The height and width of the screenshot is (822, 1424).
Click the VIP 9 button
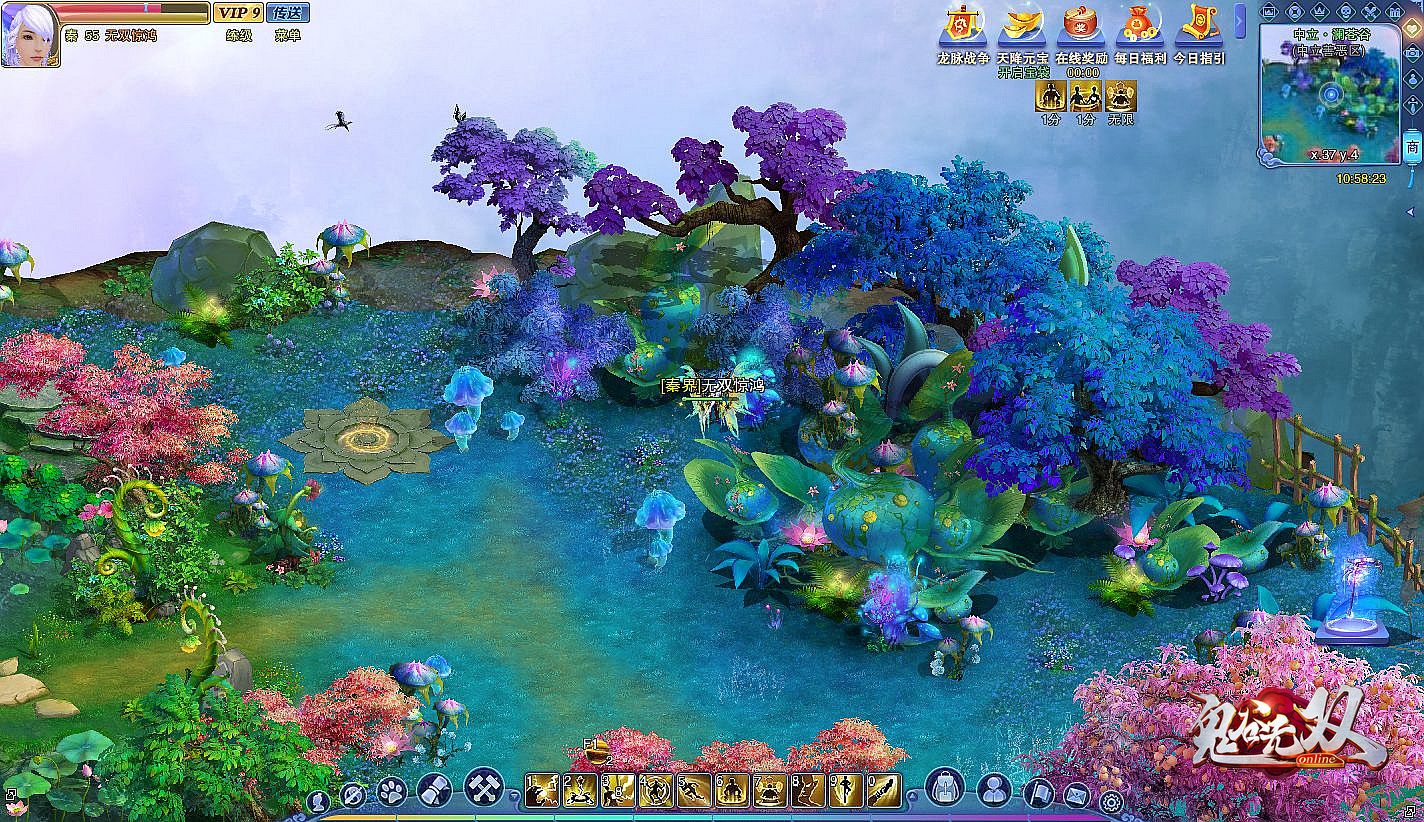pos(238,13)
